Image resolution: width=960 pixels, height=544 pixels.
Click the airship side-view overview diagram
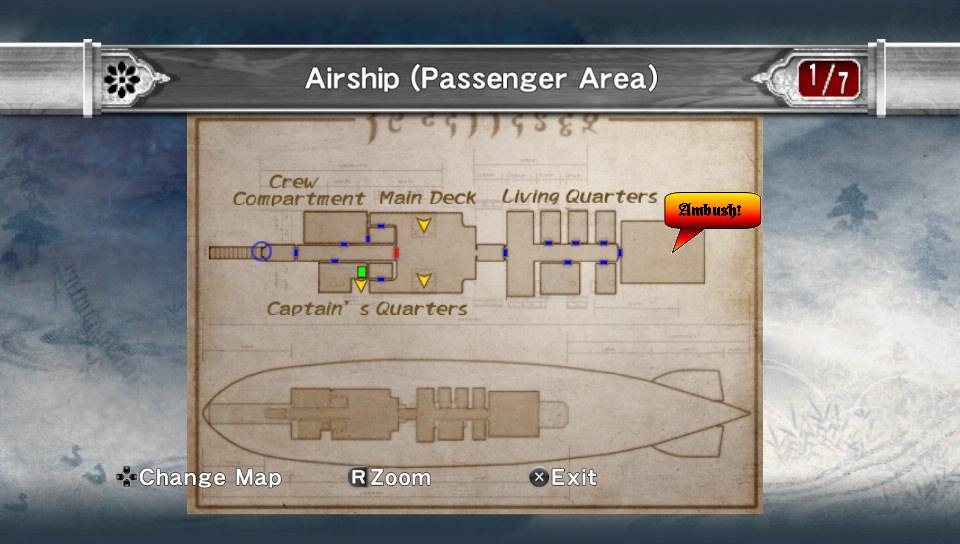(475, 411)
